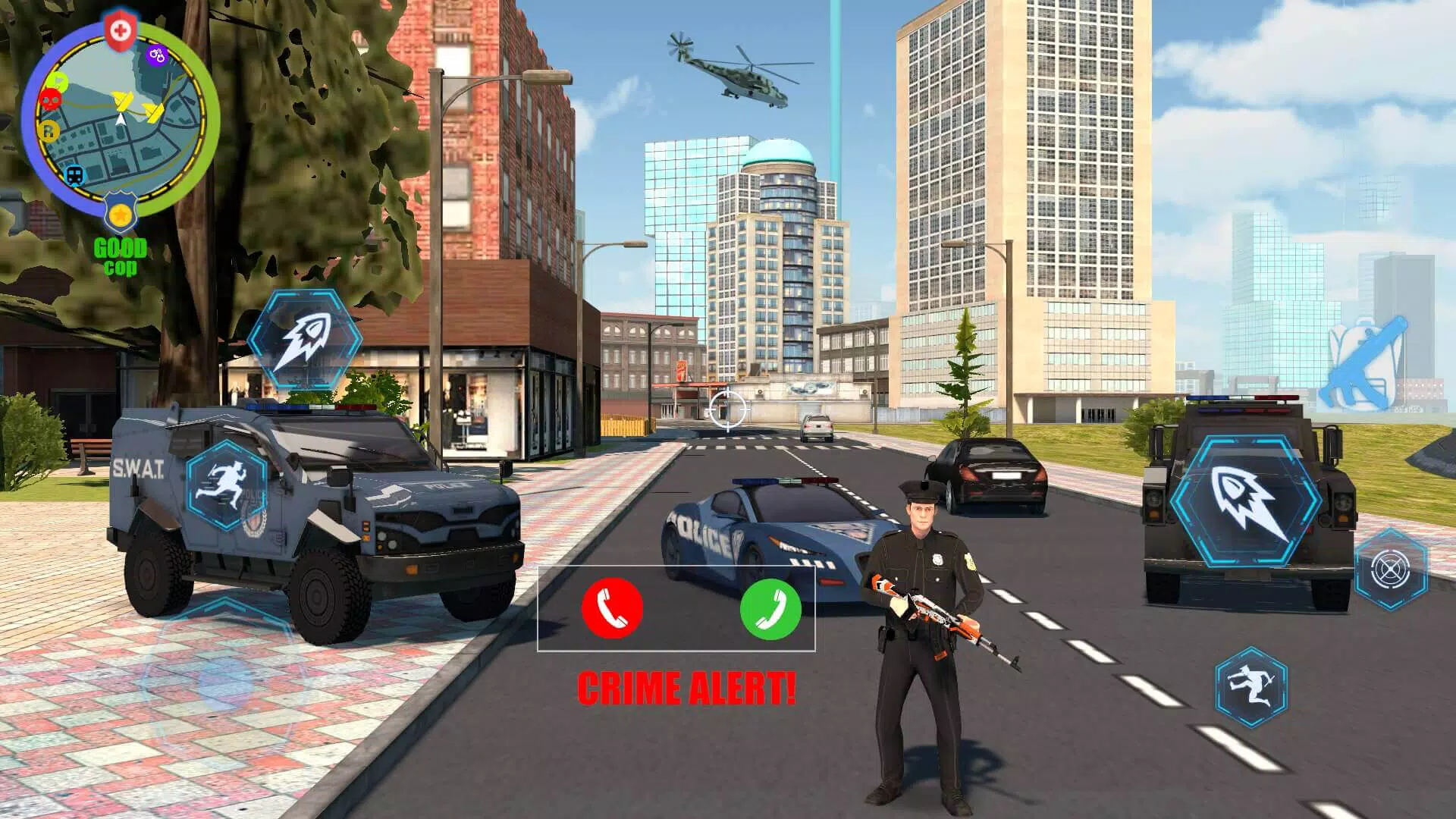
Task: Tap the red skull marker on the minimap
Action: (x=50, y=99)
